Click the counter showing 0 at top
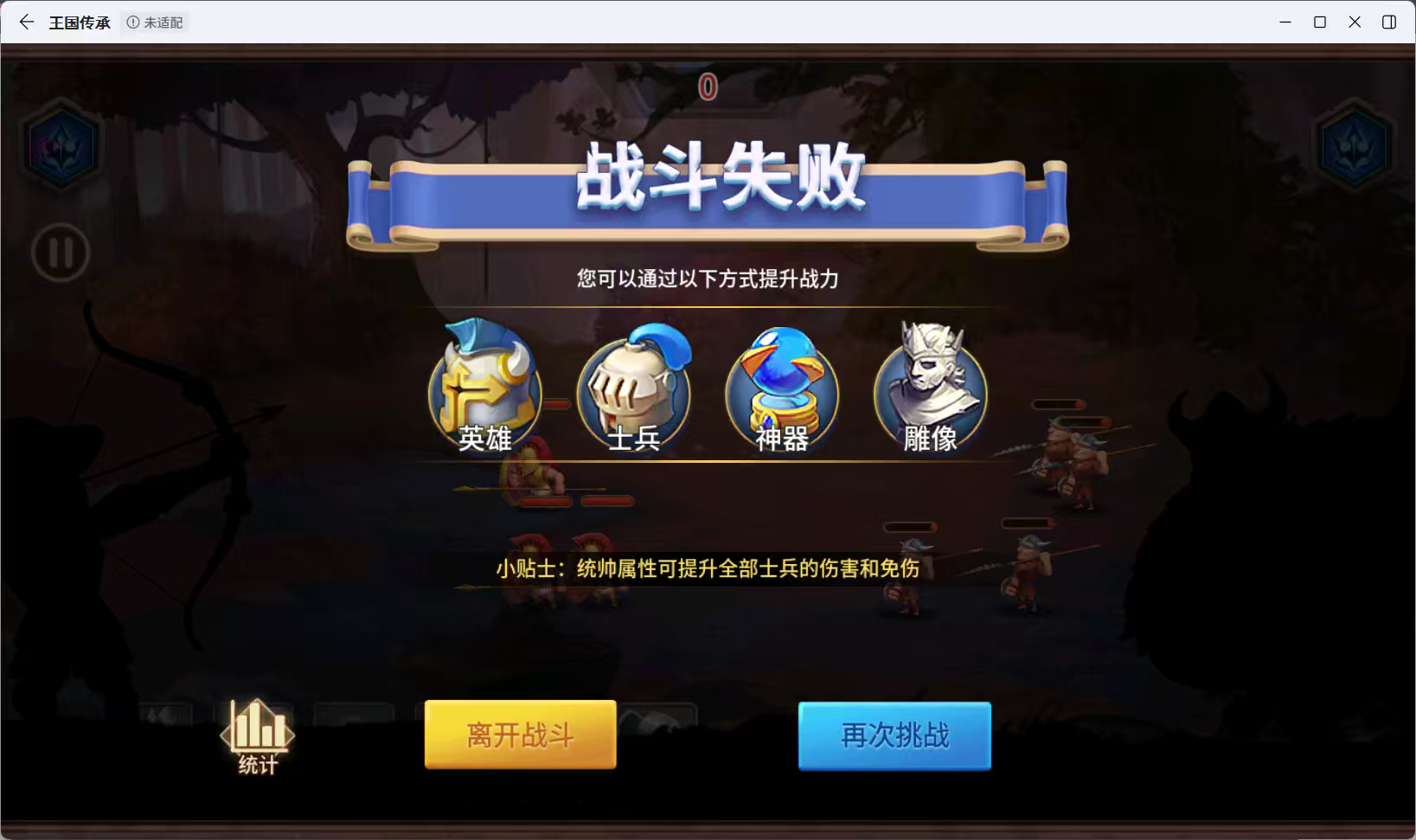 (707, 87)
